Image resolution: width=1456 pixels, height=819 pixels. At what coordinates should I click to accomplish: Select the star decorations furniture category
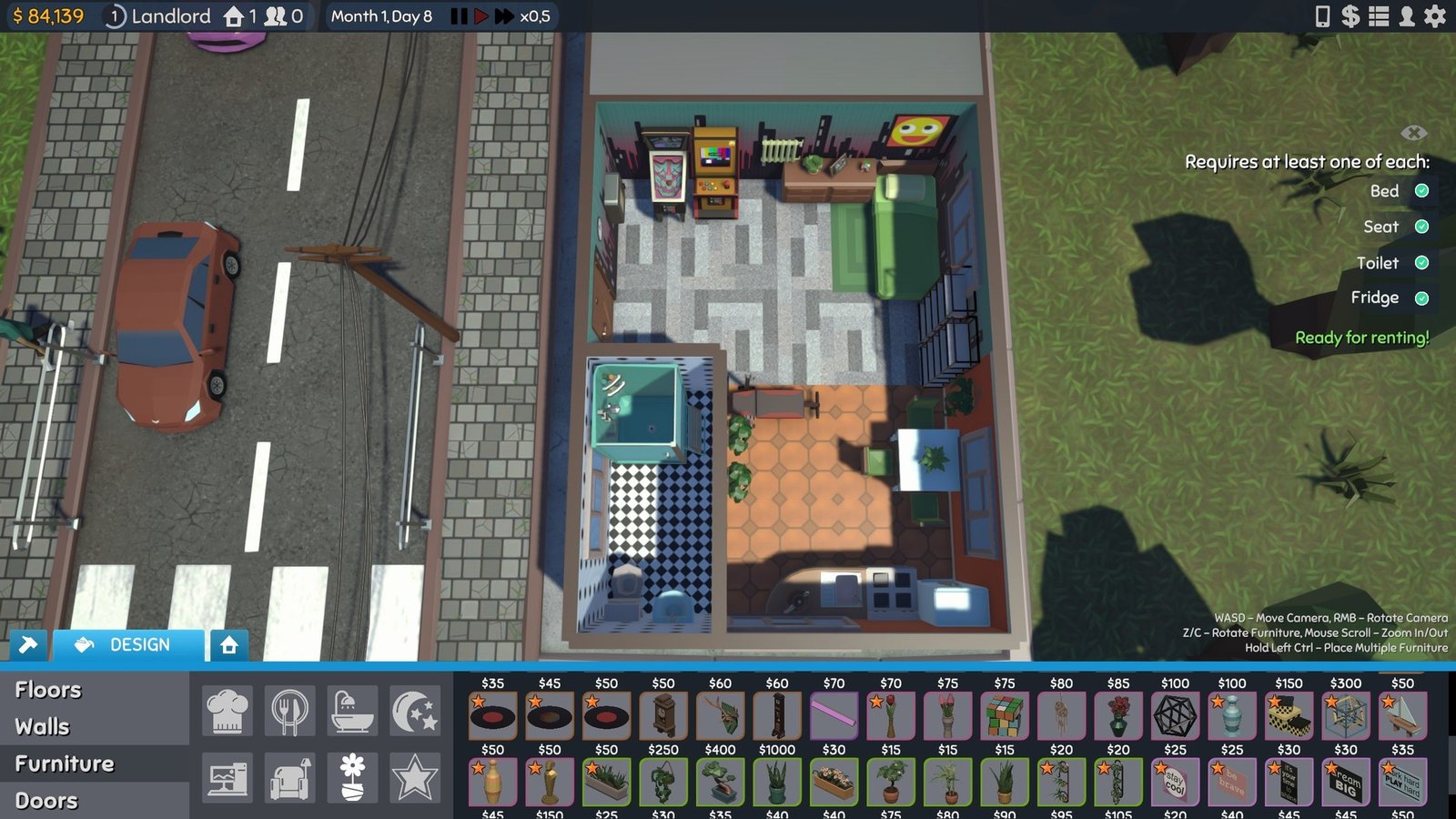414,775
